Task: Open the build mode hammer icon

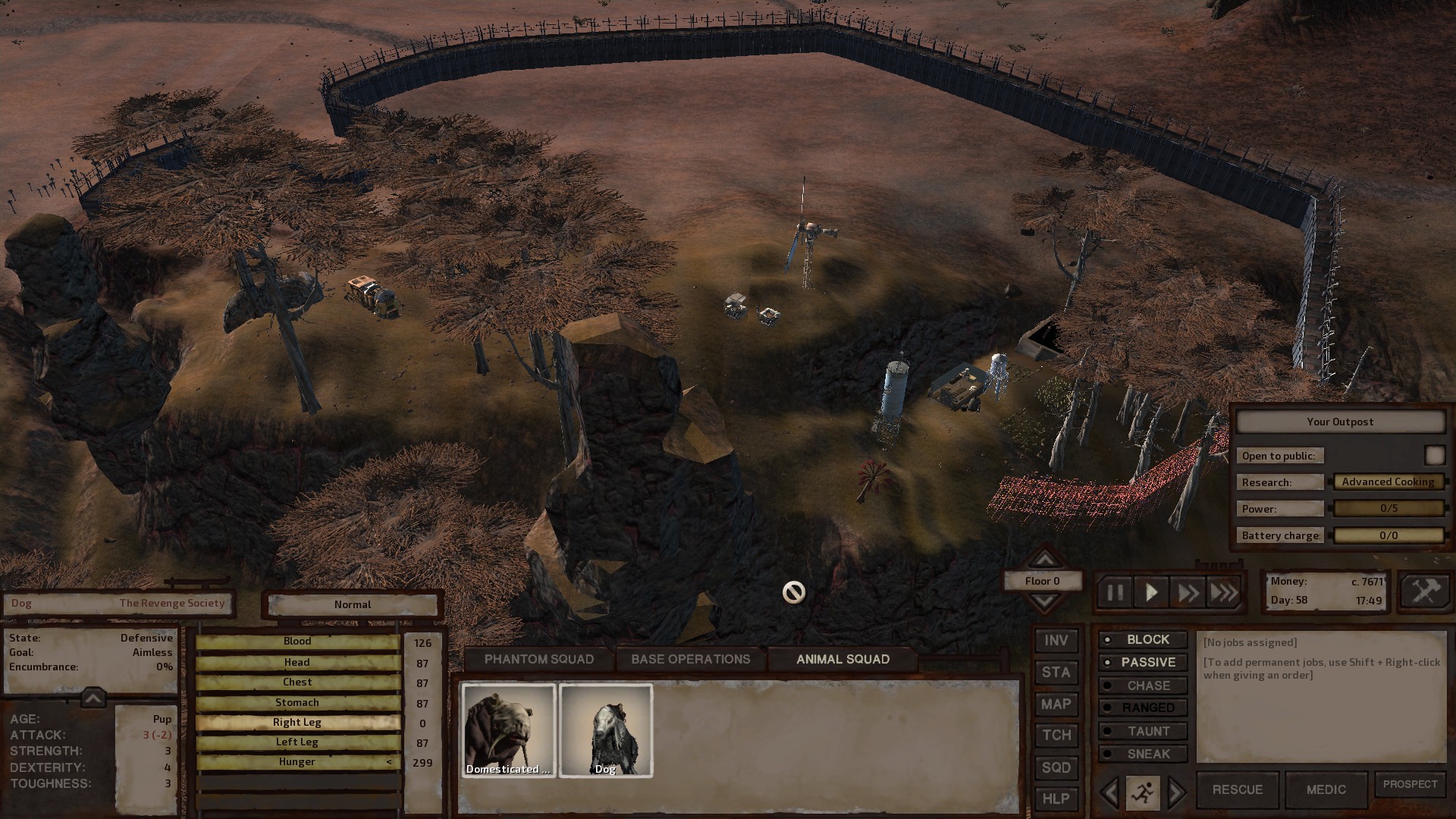Action: coord(1426,591)
